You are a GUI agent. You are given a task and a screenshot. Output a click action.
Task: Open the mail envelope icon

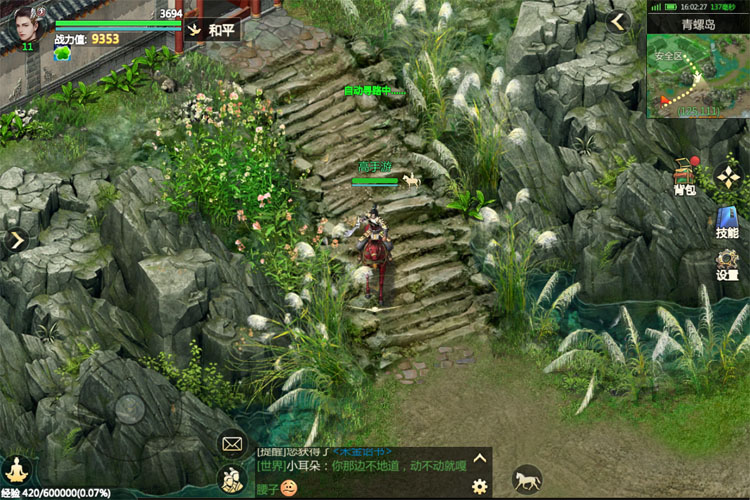coord(232,442)
